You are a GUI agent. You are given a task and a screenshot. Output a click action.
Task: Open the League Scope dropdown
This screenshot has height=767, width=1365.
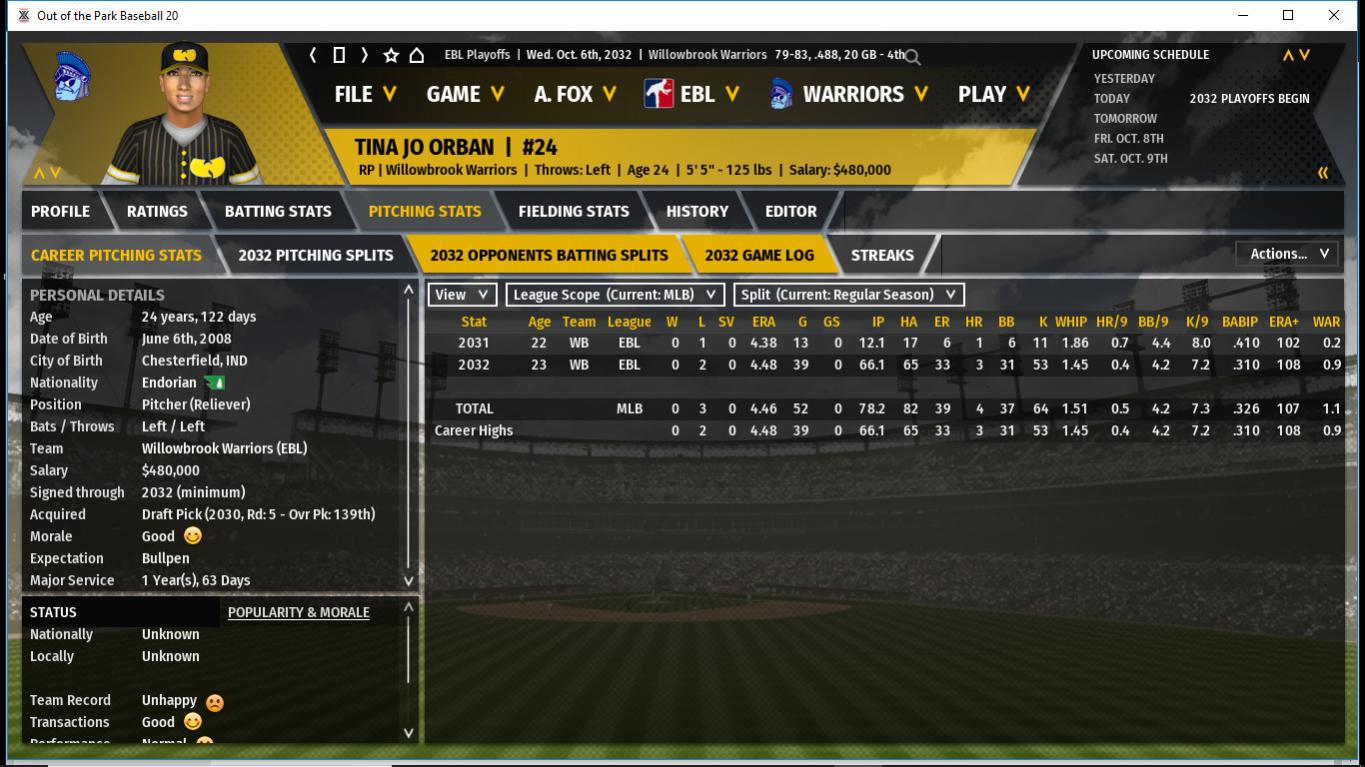pos(615,295)
